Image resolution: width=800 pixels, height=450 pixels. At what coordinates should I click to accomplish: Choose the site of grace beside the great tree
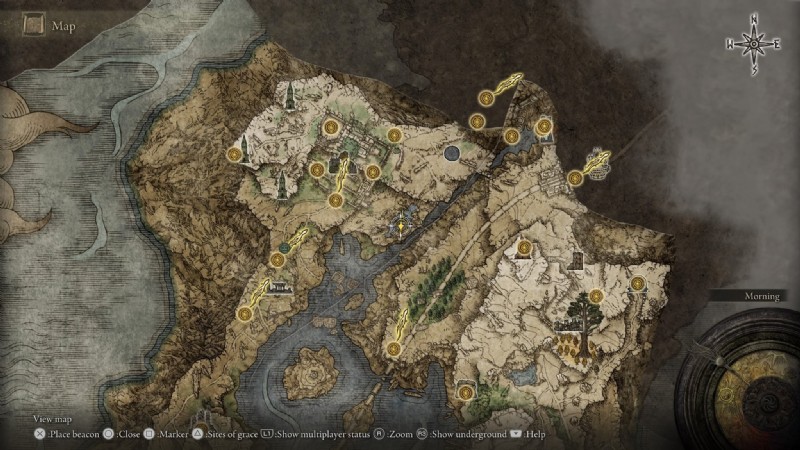pyautogui.click(x=597, y=296)
